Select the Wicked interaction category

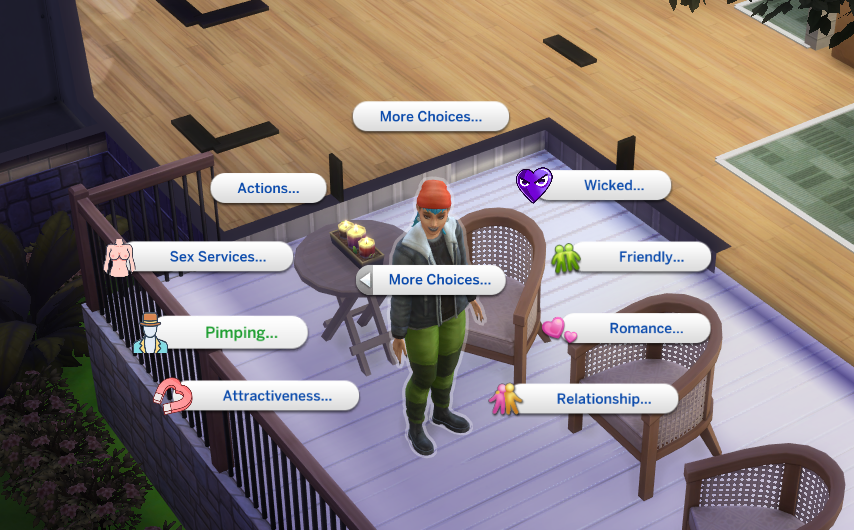click(x=613, y=185)
